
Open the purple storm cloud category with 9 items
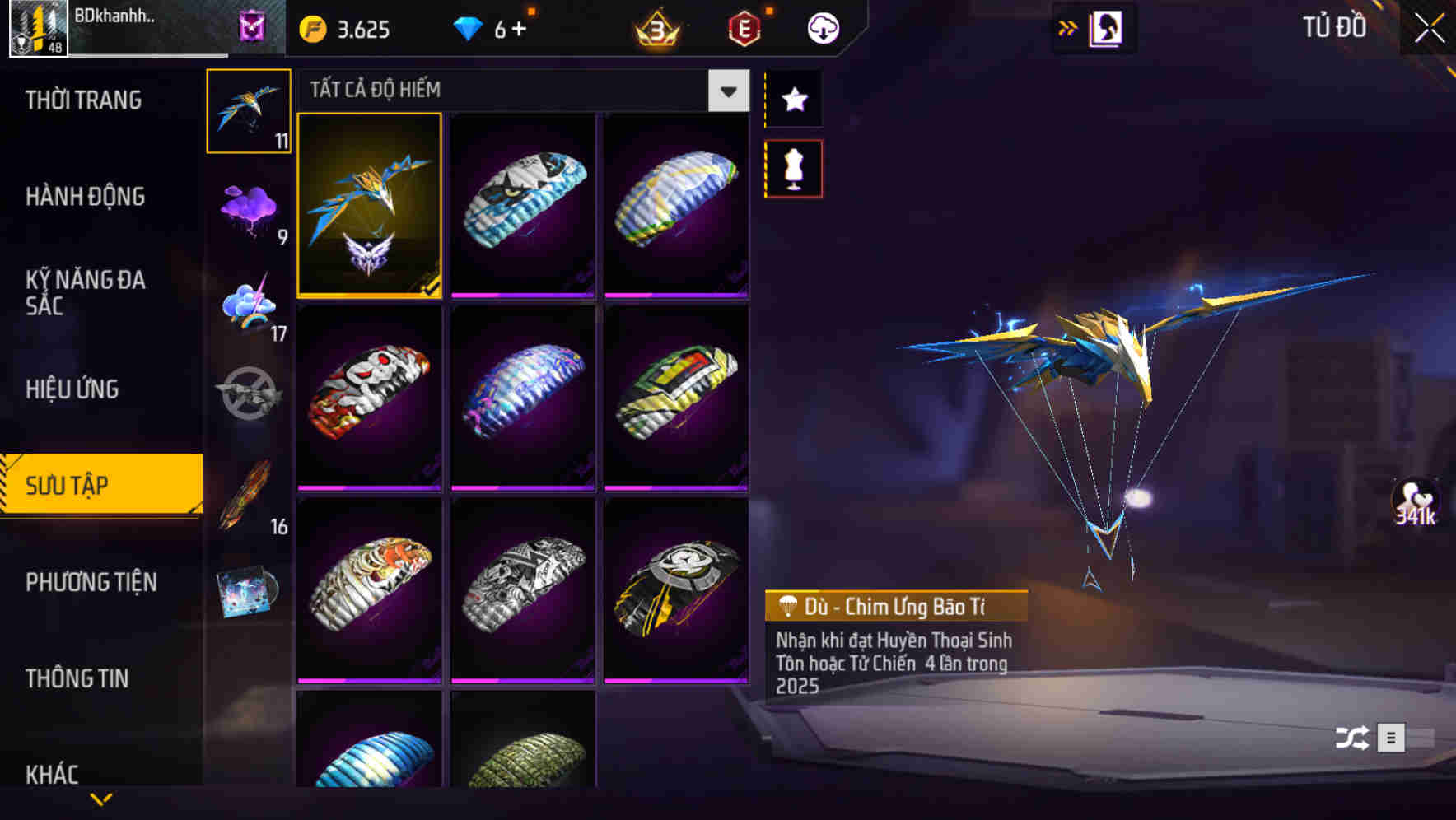pos(250,210)
